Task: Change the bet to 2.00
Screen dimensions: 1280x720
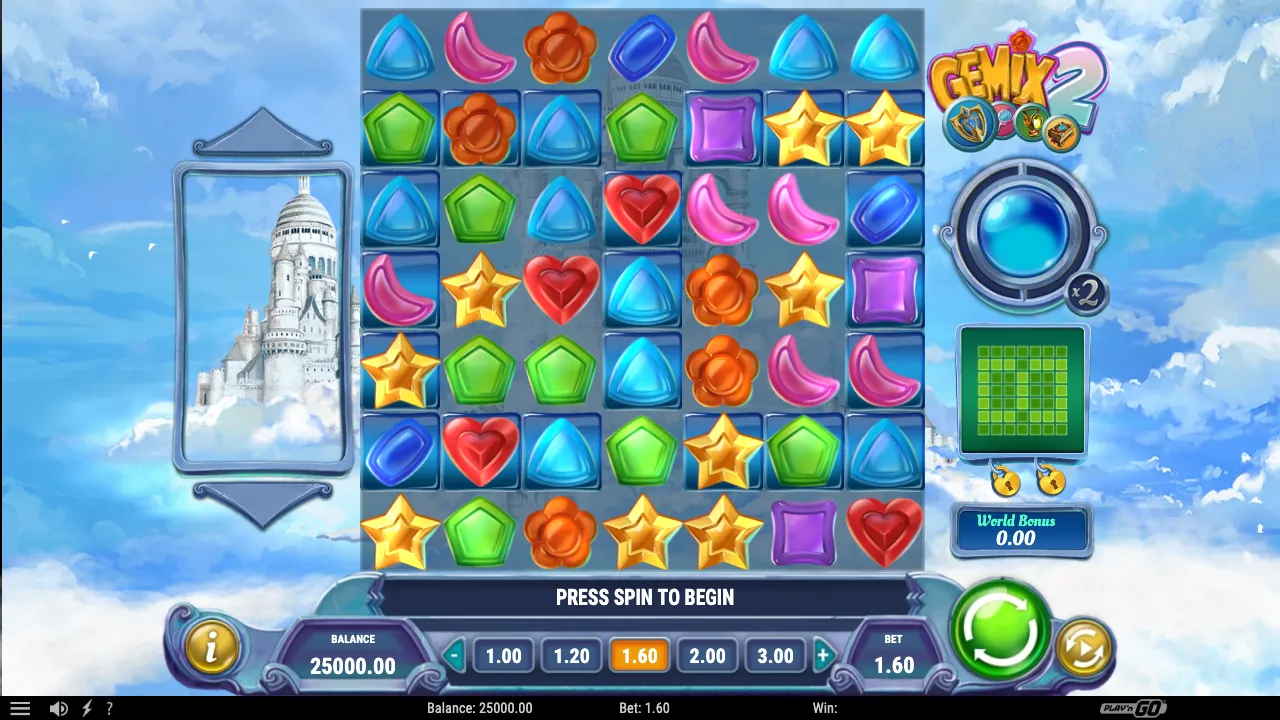Action: click(707, 656)
